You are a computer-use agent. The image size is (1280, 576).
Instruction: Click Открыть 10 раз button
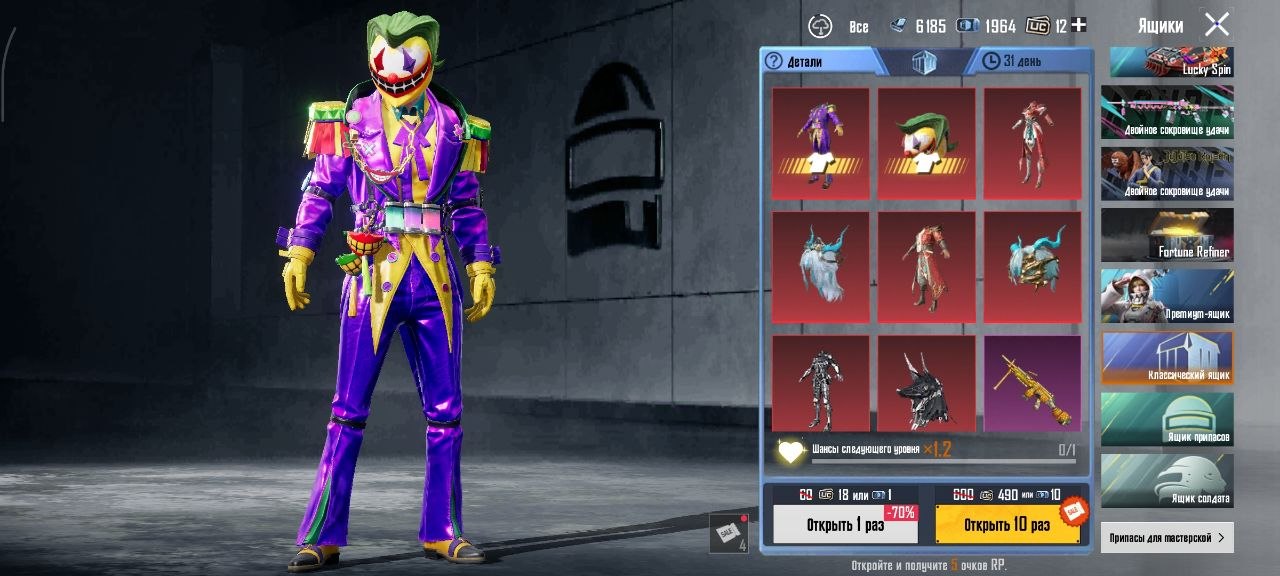(x=1007, y=524)
